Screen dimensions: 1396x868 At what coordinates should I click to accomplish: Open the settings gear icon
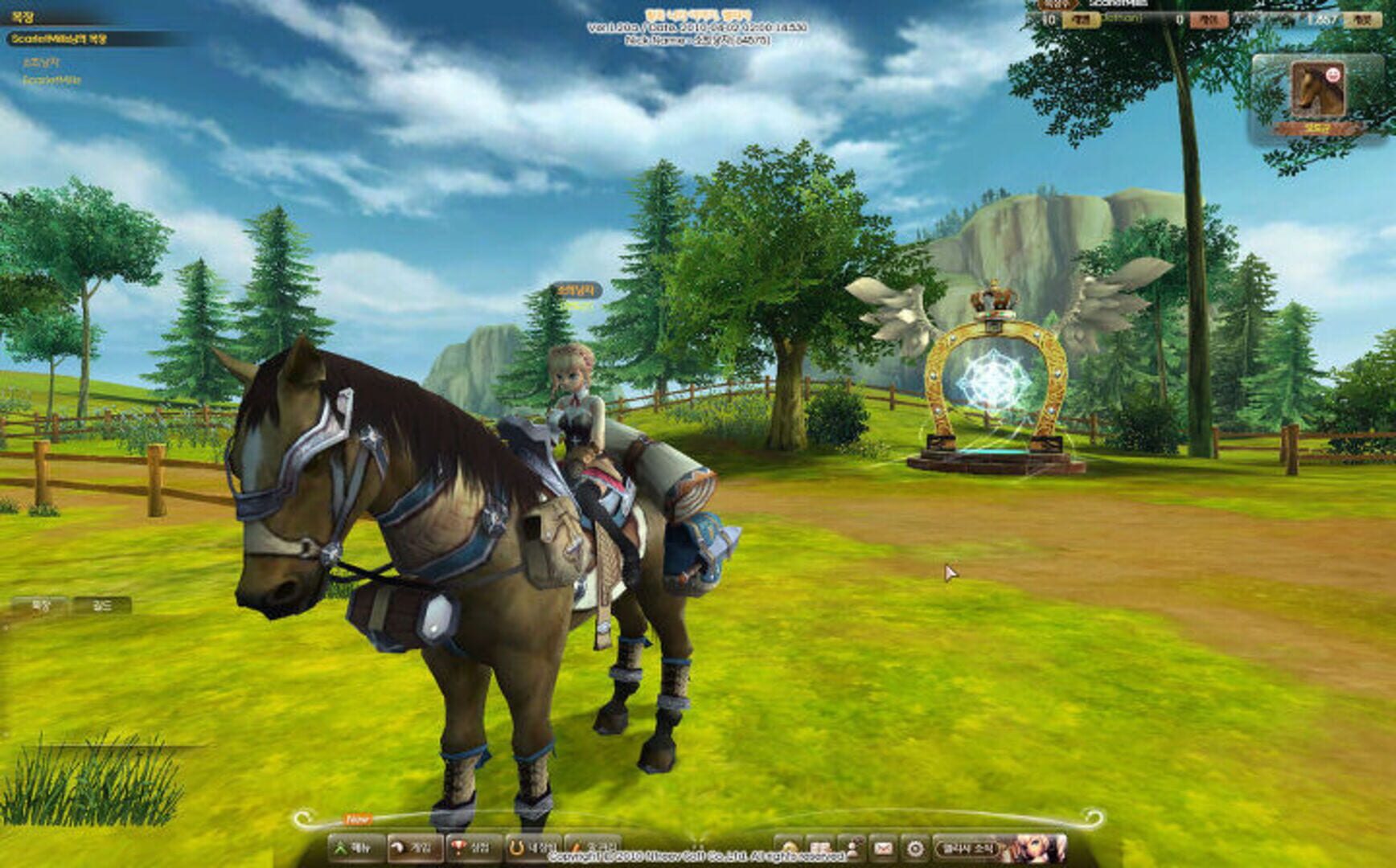(916, 848)
